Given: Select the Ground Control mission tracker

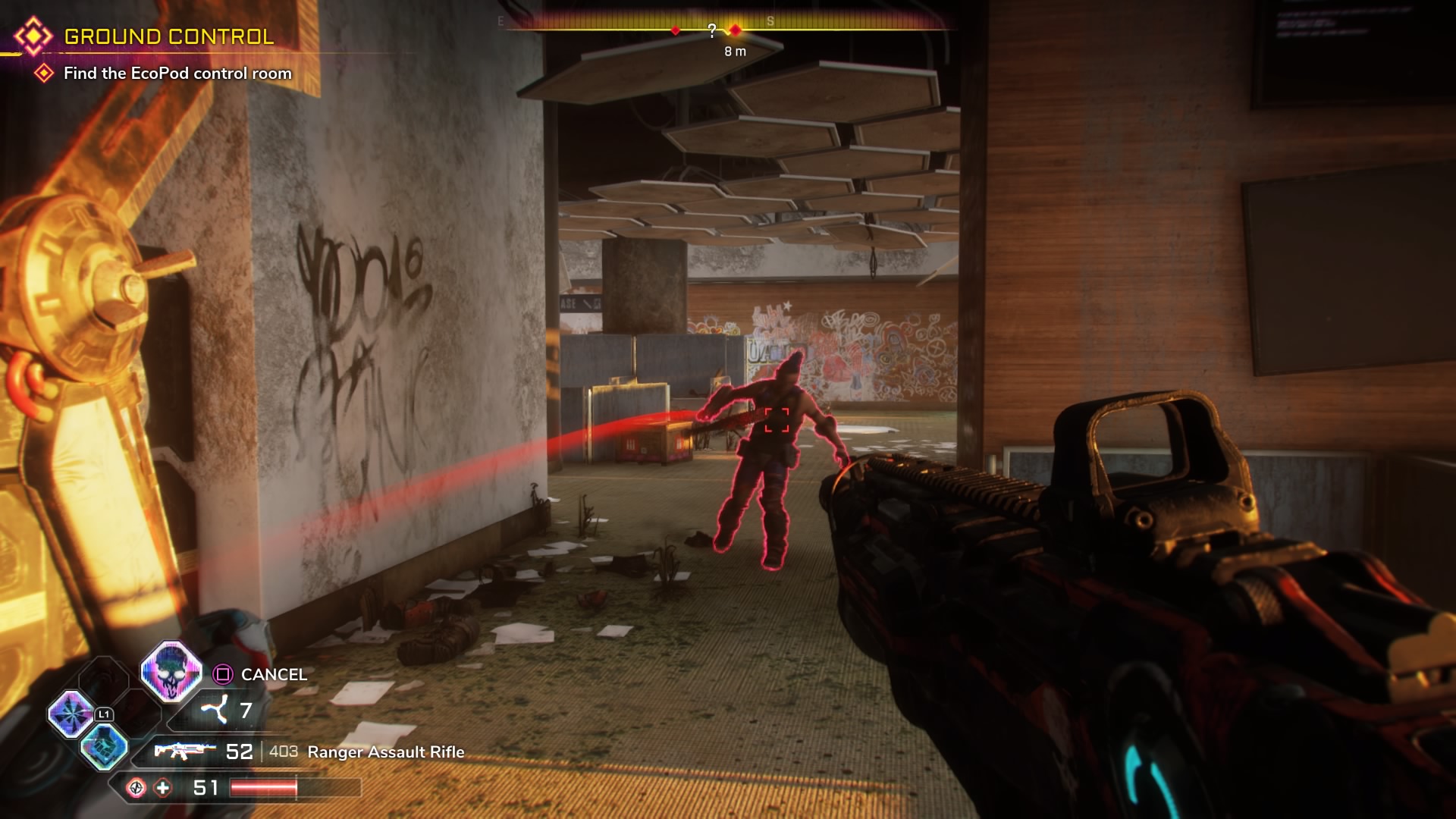Looking at the screenshot, I should tap(168, 36).
